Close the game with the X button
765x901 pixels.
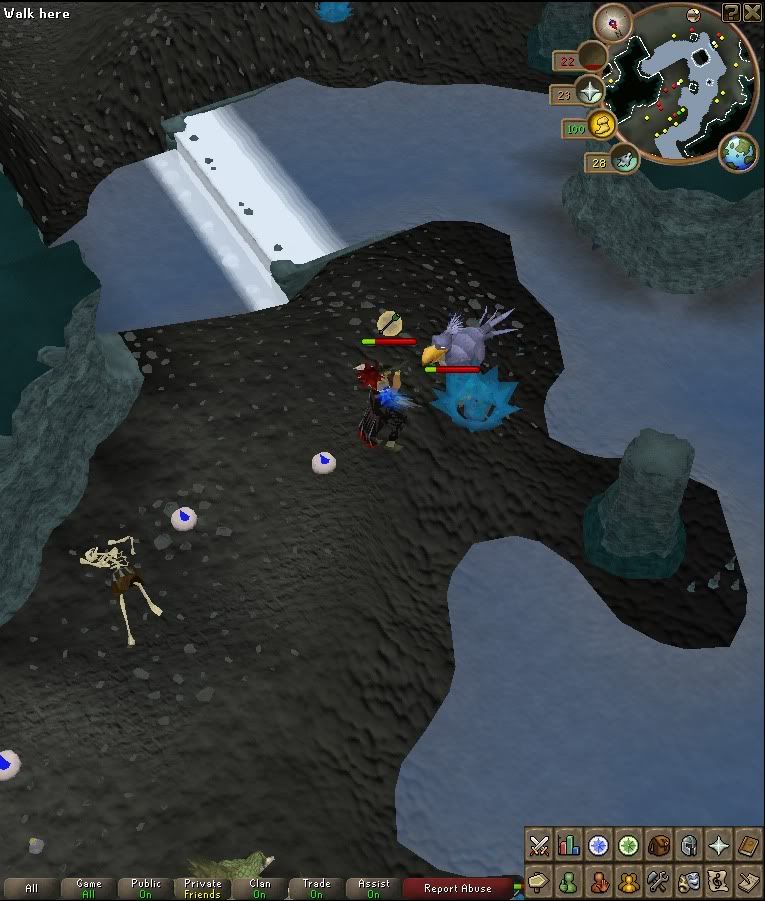tap(751, 11)
